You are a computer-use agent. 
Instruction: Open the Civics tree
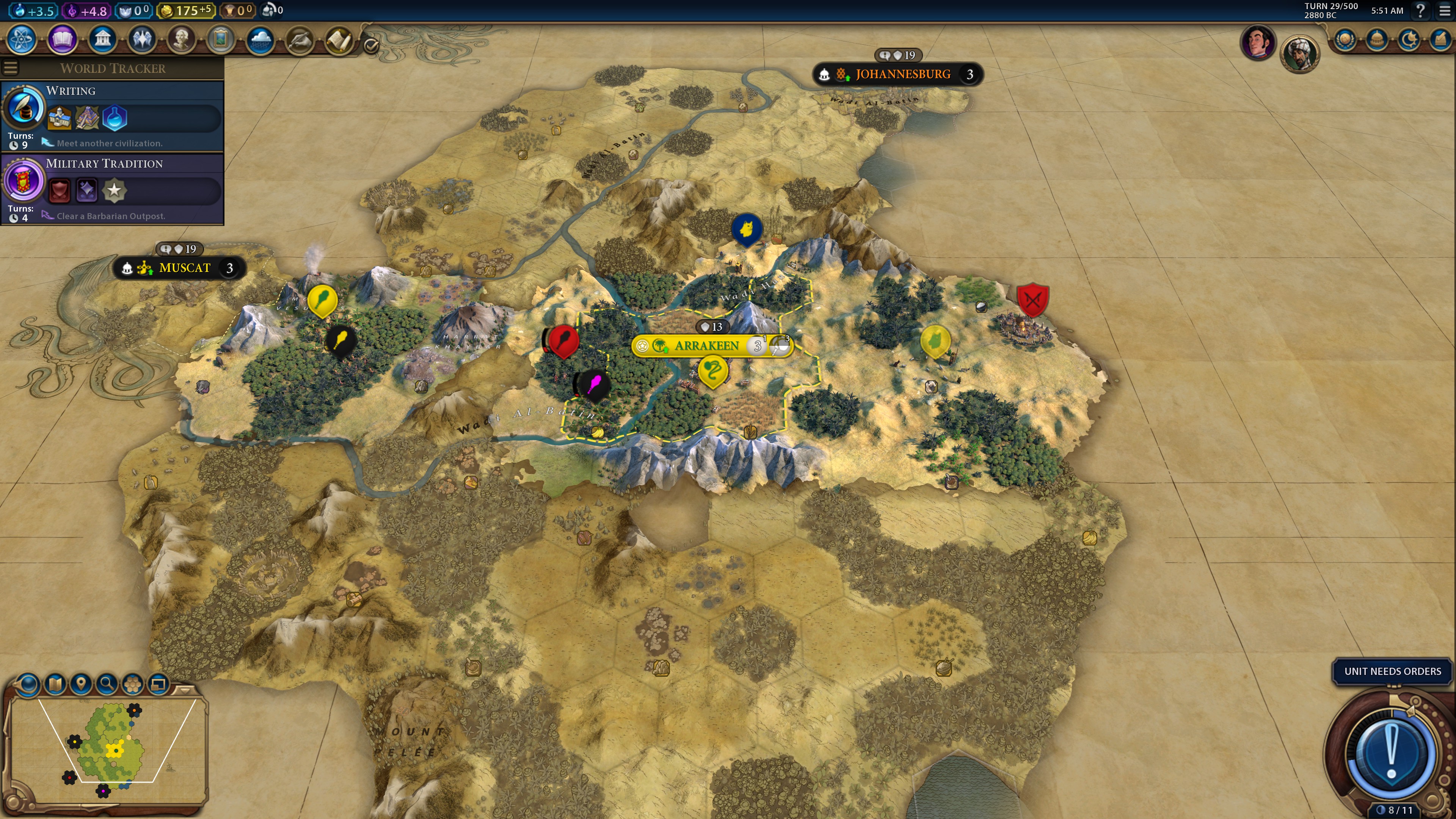click(62, 39)
